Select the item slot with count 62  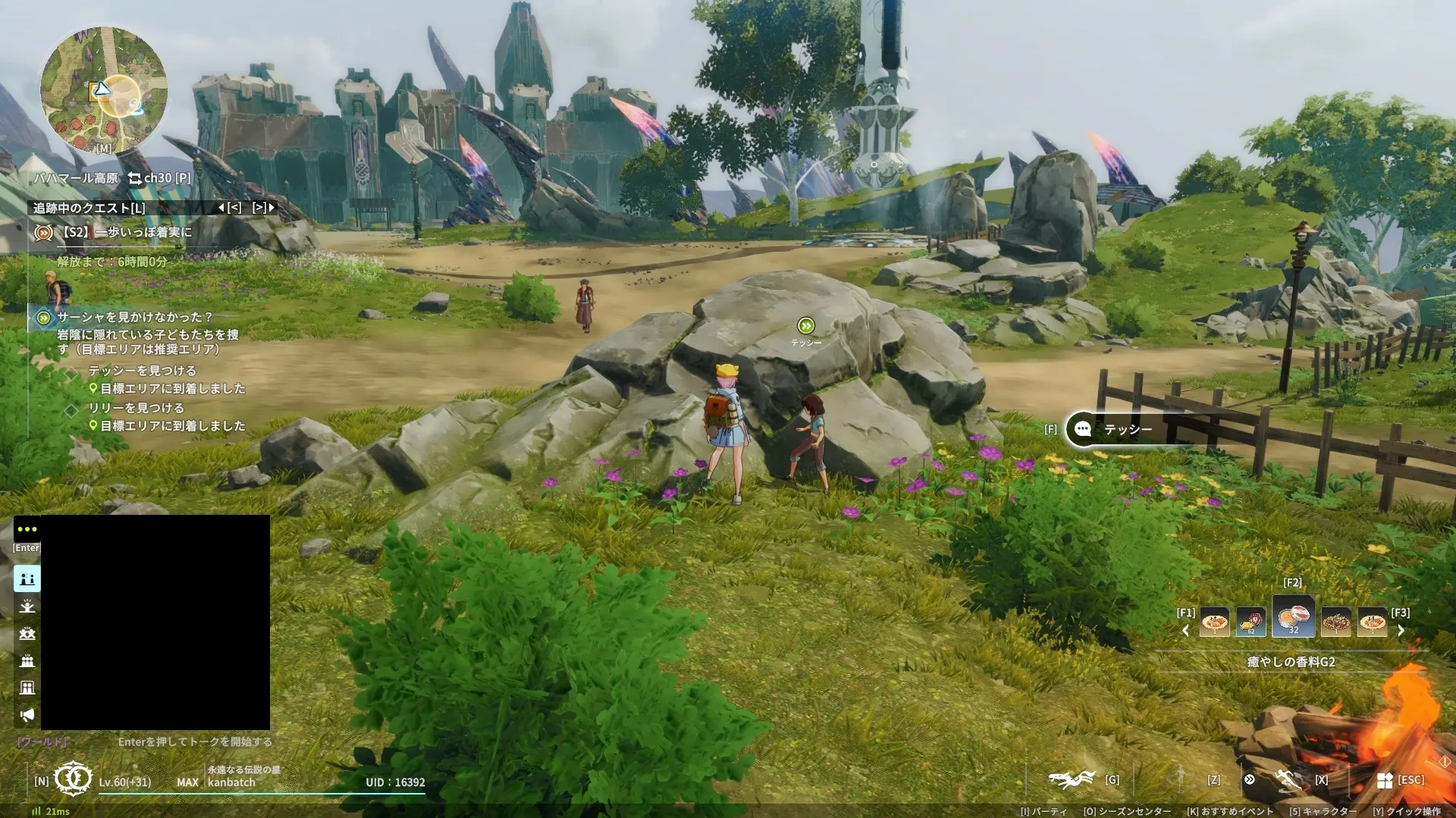pos(1251,622)
